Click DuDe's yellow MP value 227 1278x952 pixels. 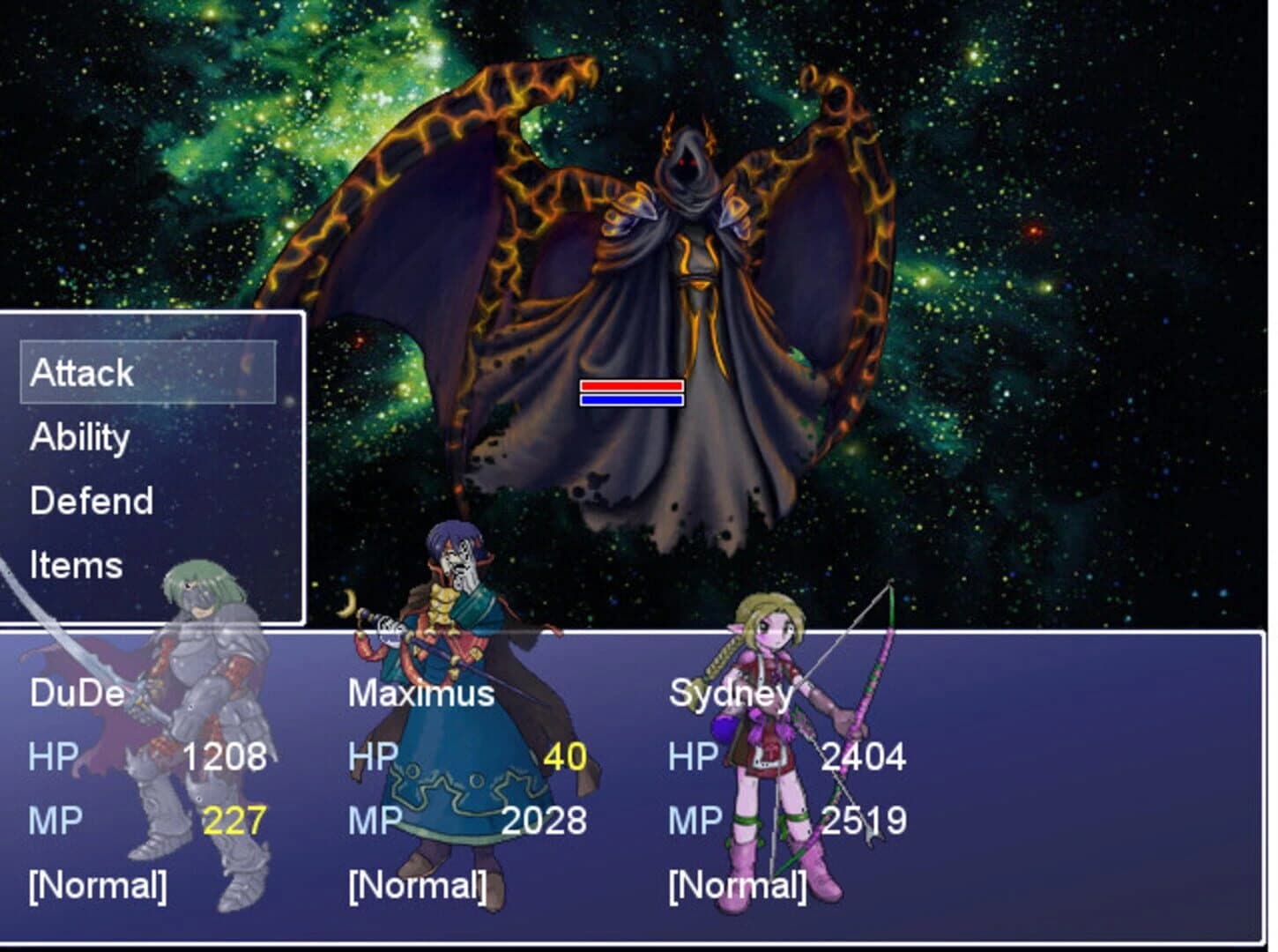pos(233,820)
